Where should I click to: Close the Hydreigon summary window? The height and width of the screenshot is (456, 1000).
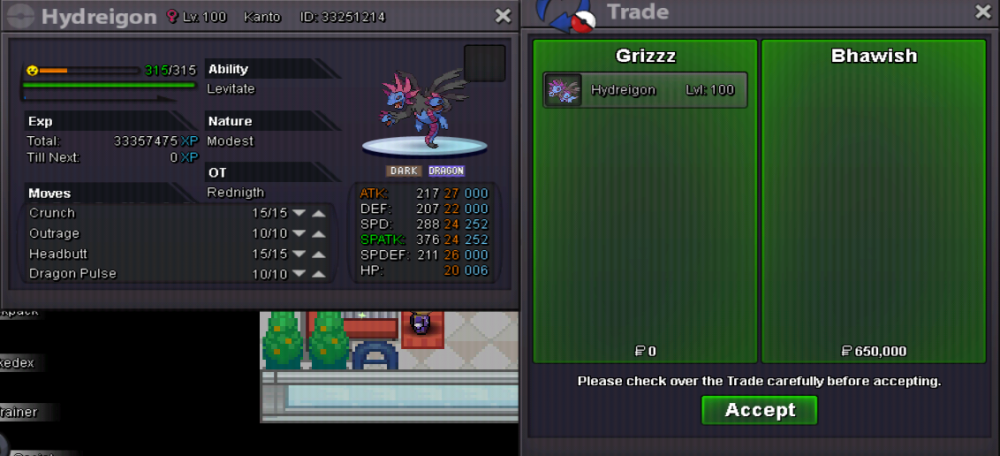tap(502, 16)
